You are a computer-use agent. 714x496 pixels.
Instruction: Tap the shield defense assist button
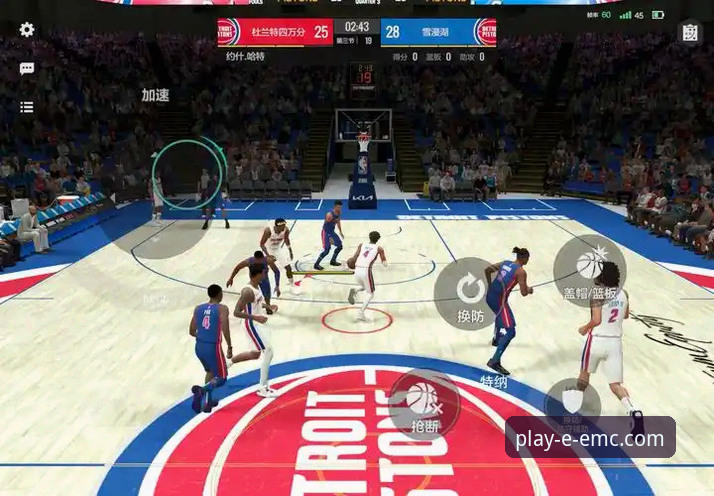pyautogui.click(x=572, y=402)
